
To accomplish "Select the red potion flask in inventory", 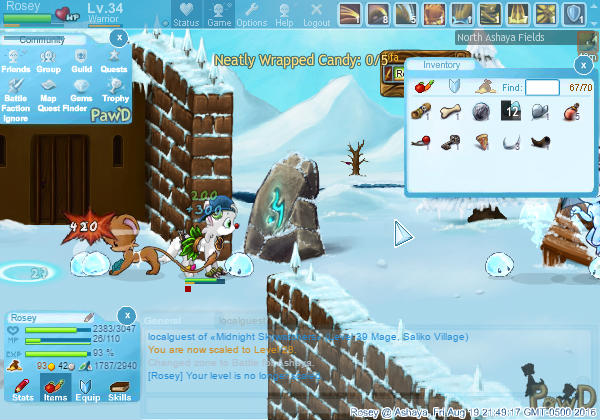I will [x=571, y=111].
